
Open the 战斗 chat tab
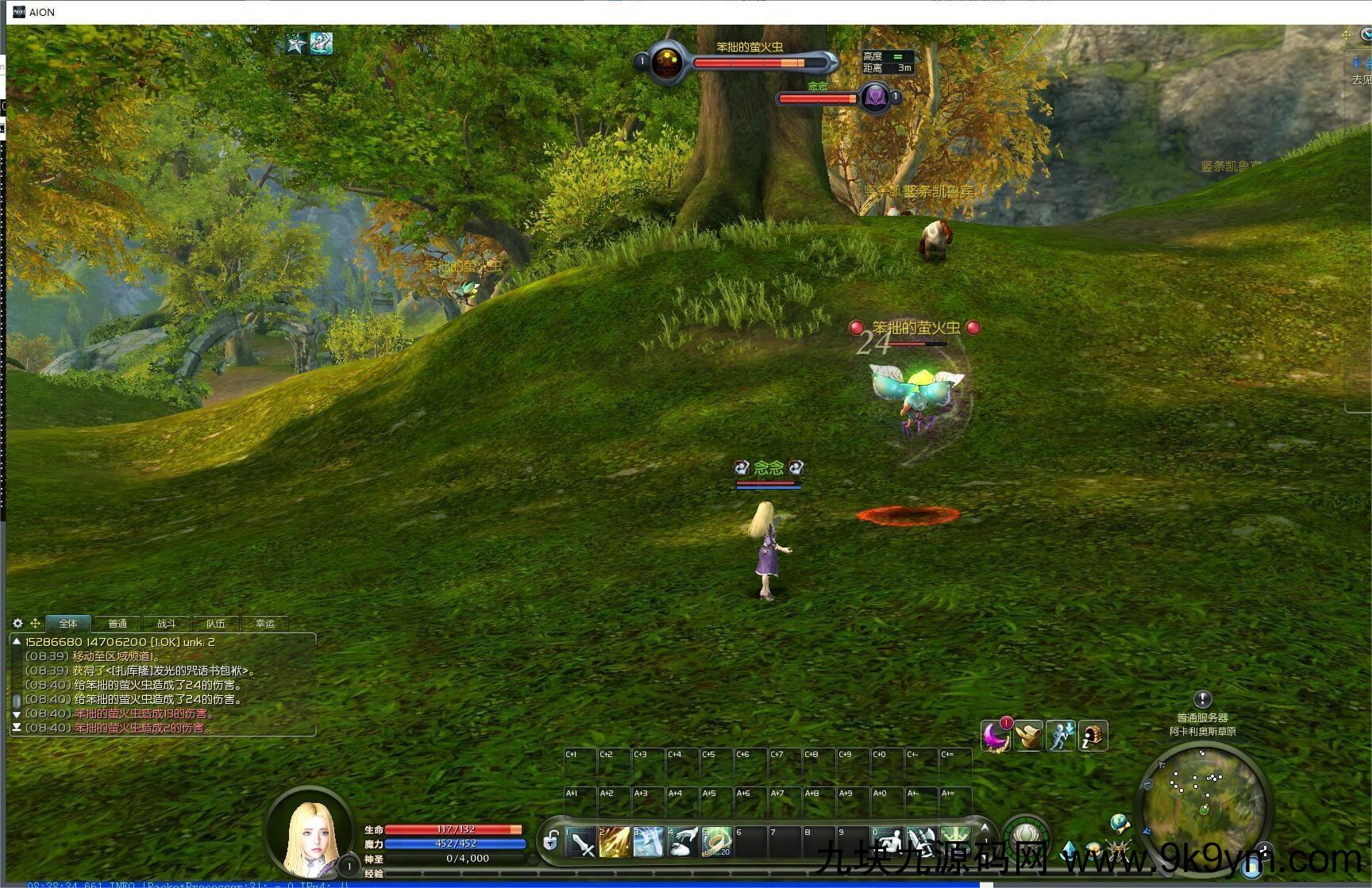pyautogui.click(x=166, y=624)
